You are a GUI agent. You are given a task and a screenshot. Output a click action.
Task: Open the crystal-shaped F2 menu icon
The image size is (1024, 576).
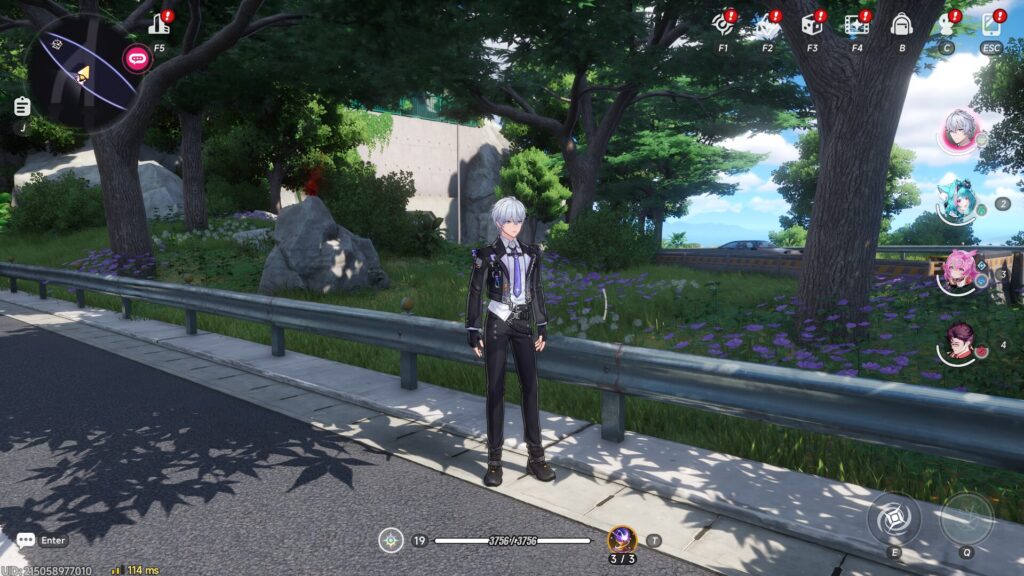click(767, 25)
